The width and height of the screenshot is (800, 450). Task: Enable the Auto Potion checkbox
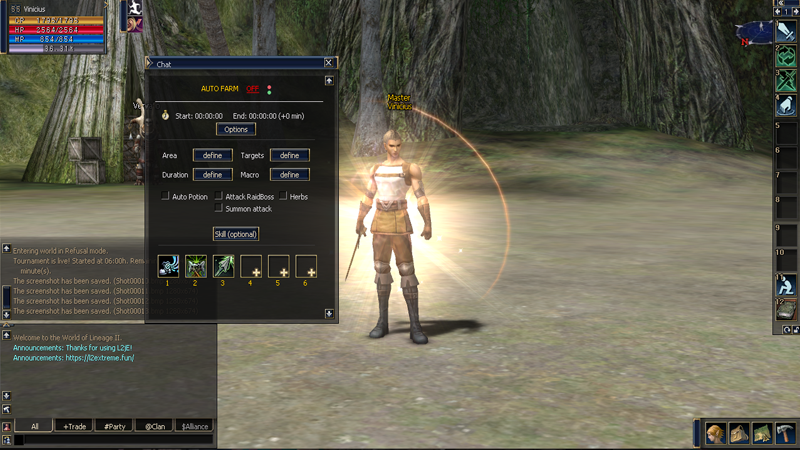(x=165, y=197)
